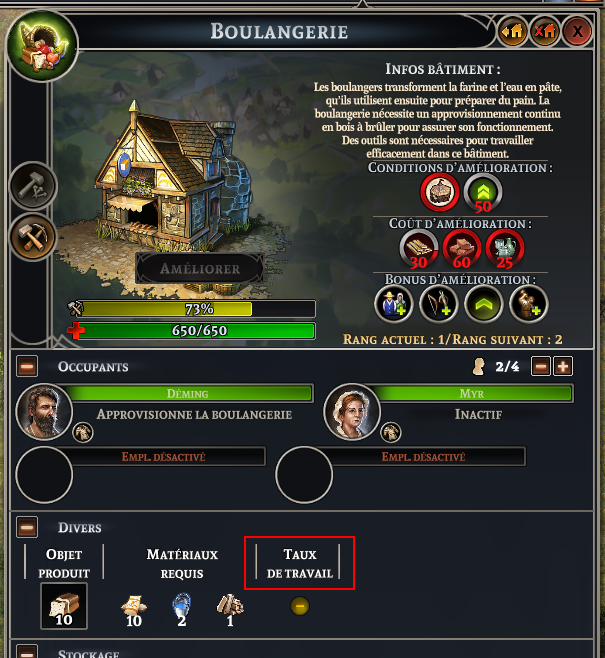Reduce occupant slots with the minus button

tap(541, 366)
